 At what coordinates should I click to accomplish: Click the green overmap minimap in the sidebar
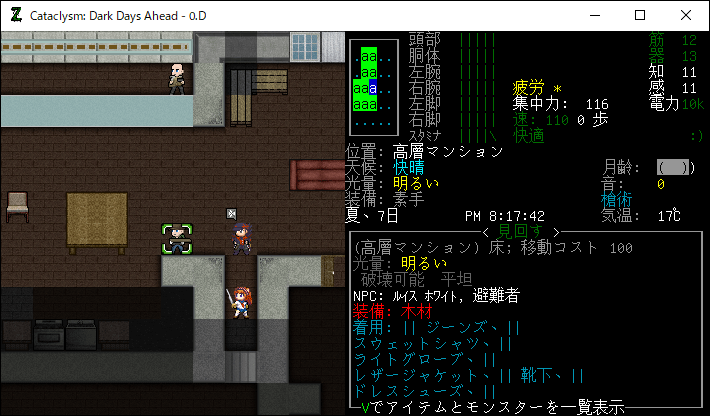pyautogui.click(x=370, y=89)
